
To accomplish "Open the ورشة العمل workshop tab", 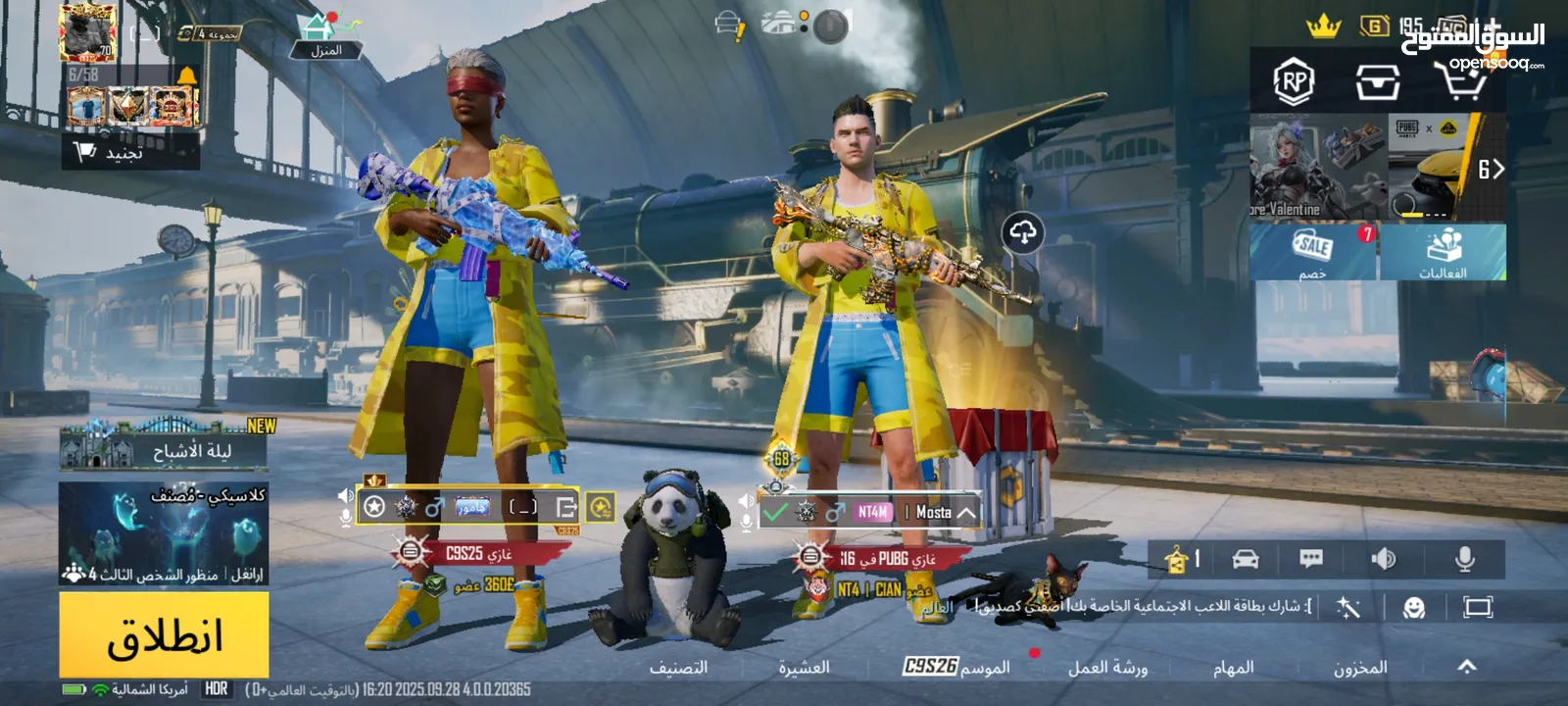I will (x=1107, y=668).
